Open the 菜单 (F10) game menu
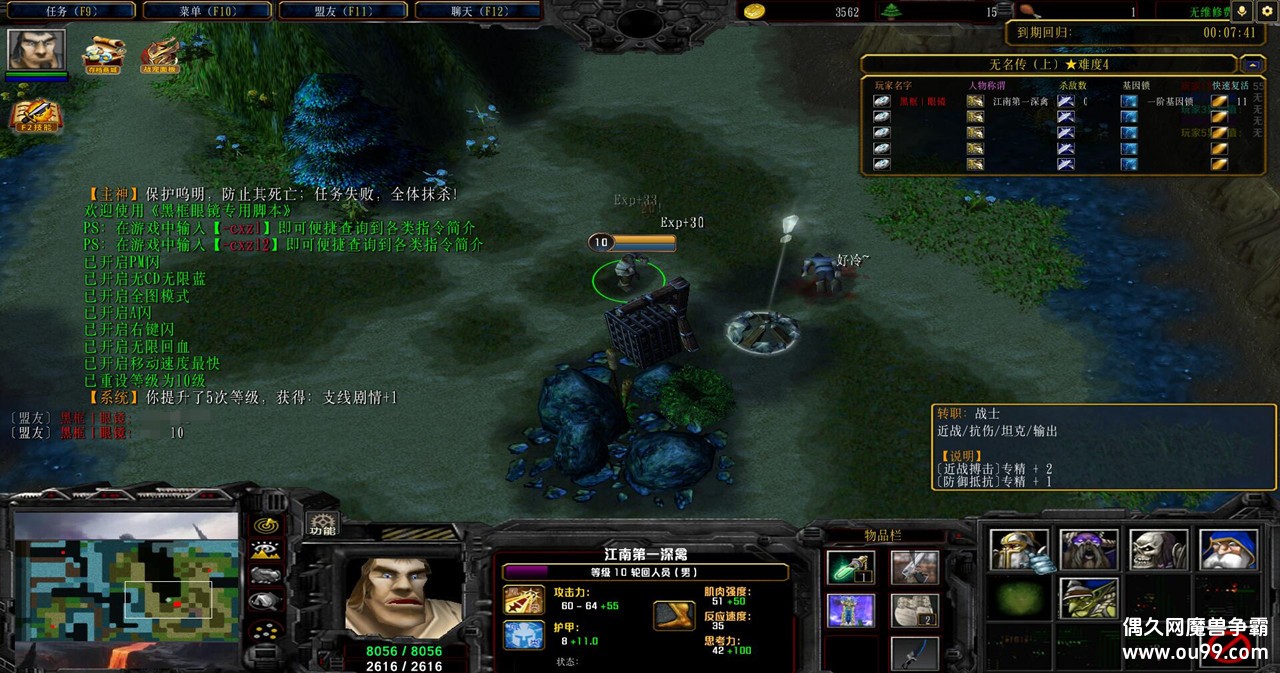This screenshot has height=673, width=1280. point(207,11)
